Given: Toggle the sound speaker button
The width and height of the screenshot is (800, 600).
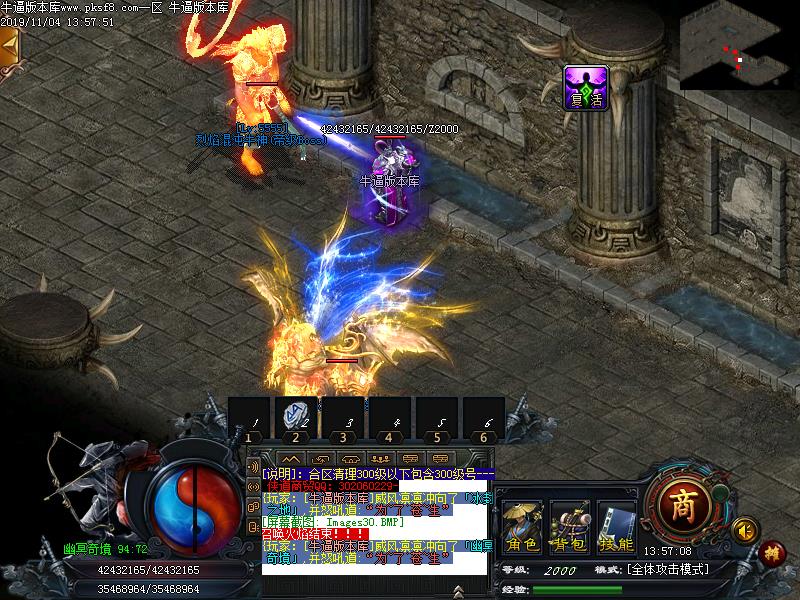Looking at the screenshot, I should [x=743, y=528].
